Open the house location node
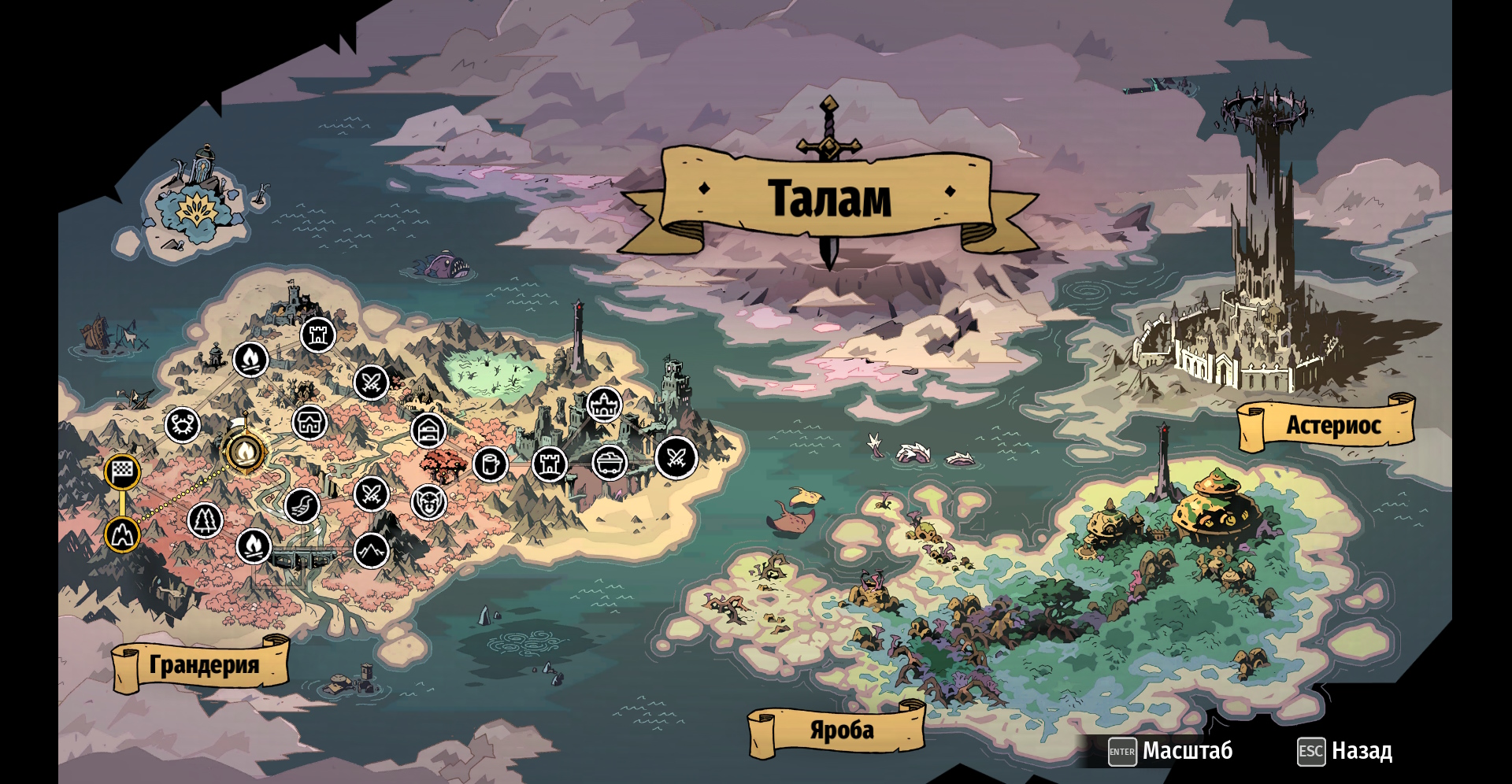Viewport: 1512px width, 784px height. point(309,423)
